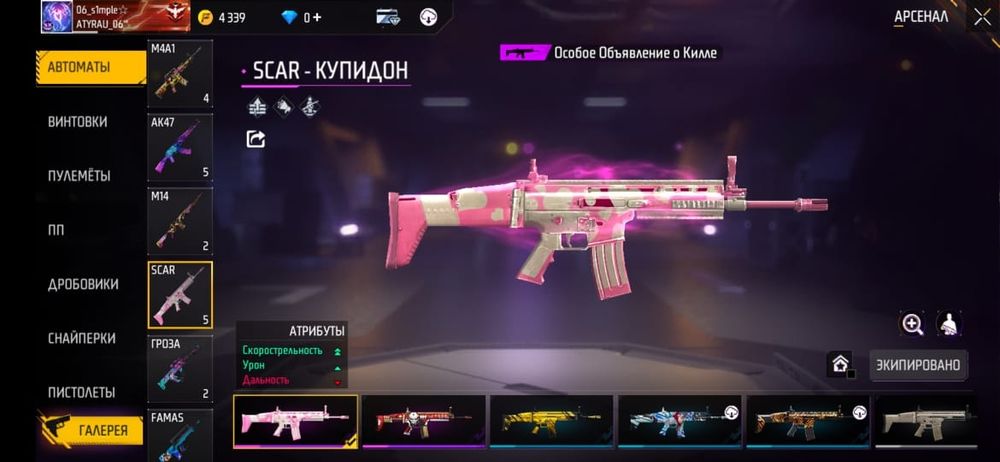Zoom in with the magnifier button
Screen dimensions: 1000x462
coord(912,324)
